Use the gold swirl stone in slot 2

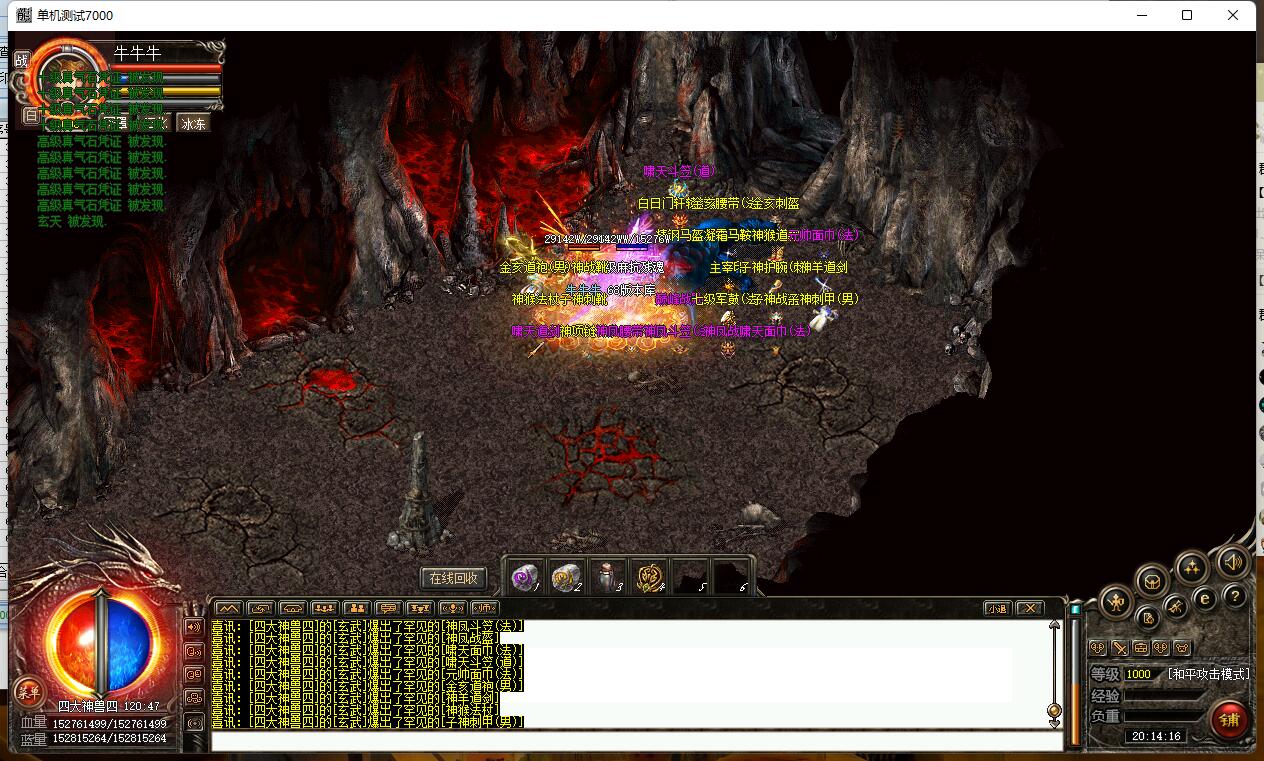point(566,576)
